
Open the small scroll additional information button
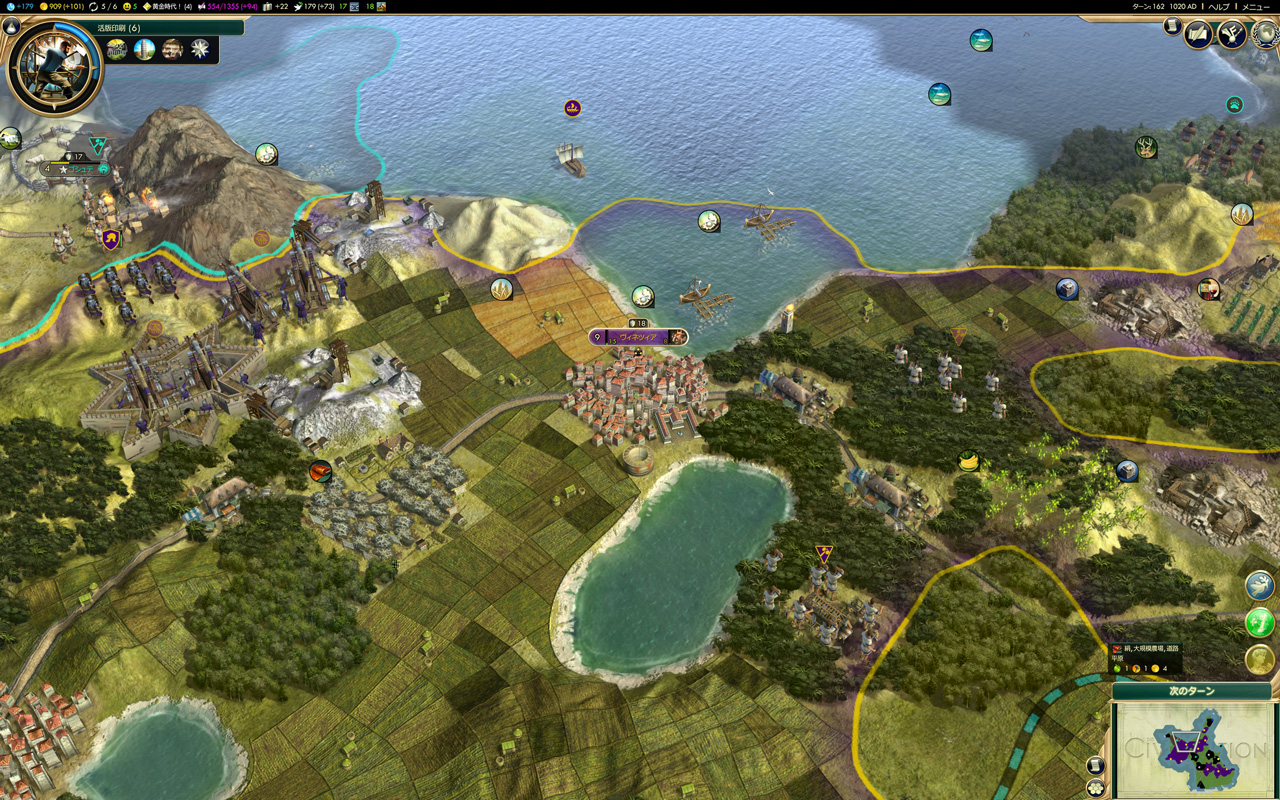tap(1171, 27)
